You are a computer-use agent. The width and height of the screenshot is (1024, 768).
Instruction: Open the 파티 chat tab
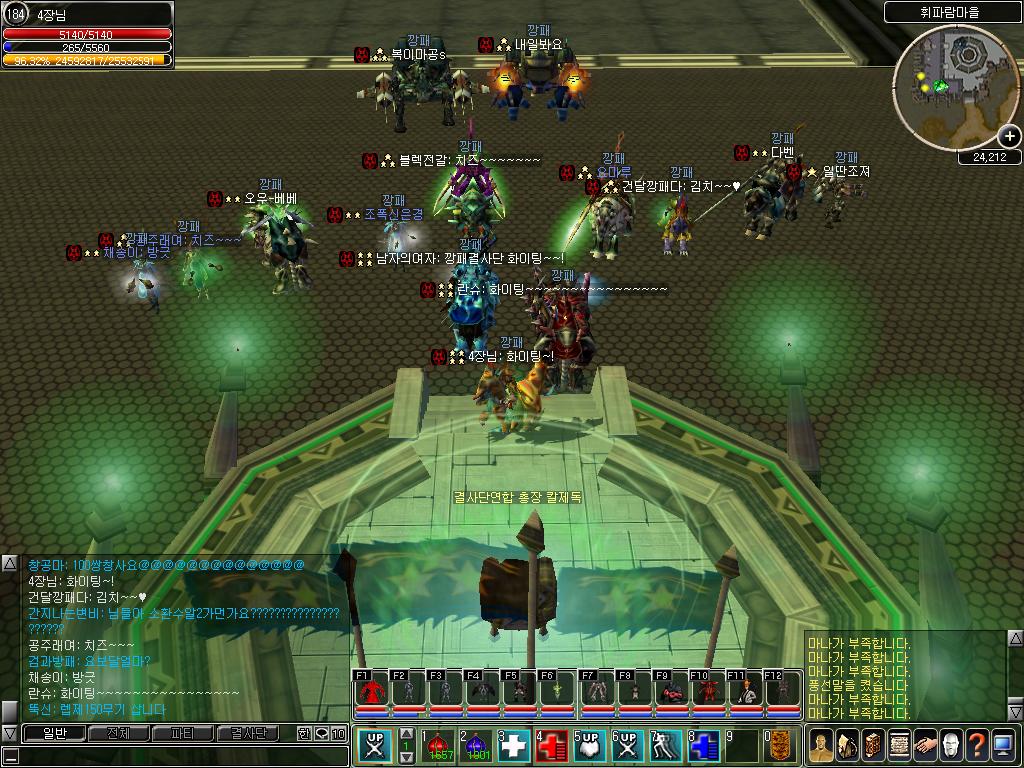pyautogui.click(x=182, y=733)
